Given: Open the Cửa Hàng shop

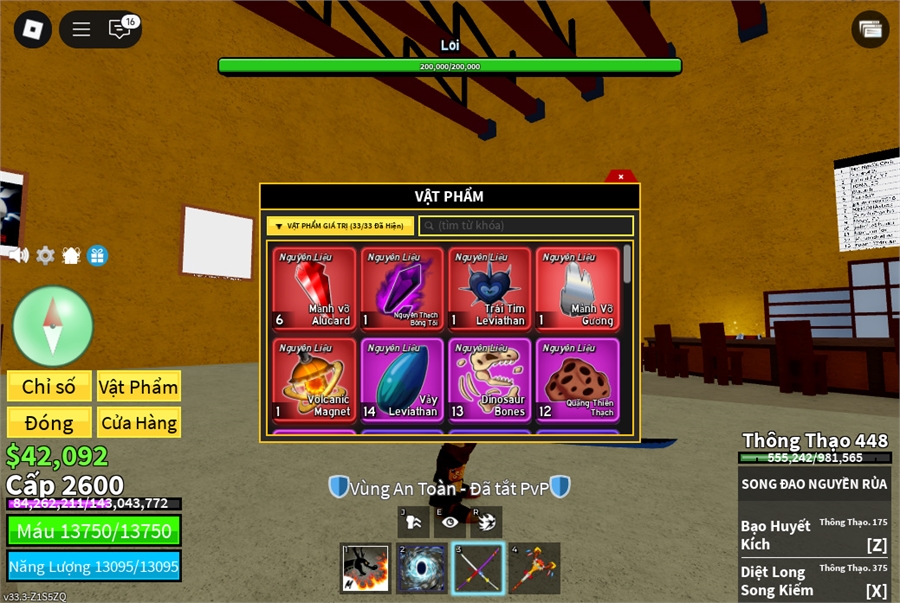Looking at the screenshot, I should (x=139, y=422).
